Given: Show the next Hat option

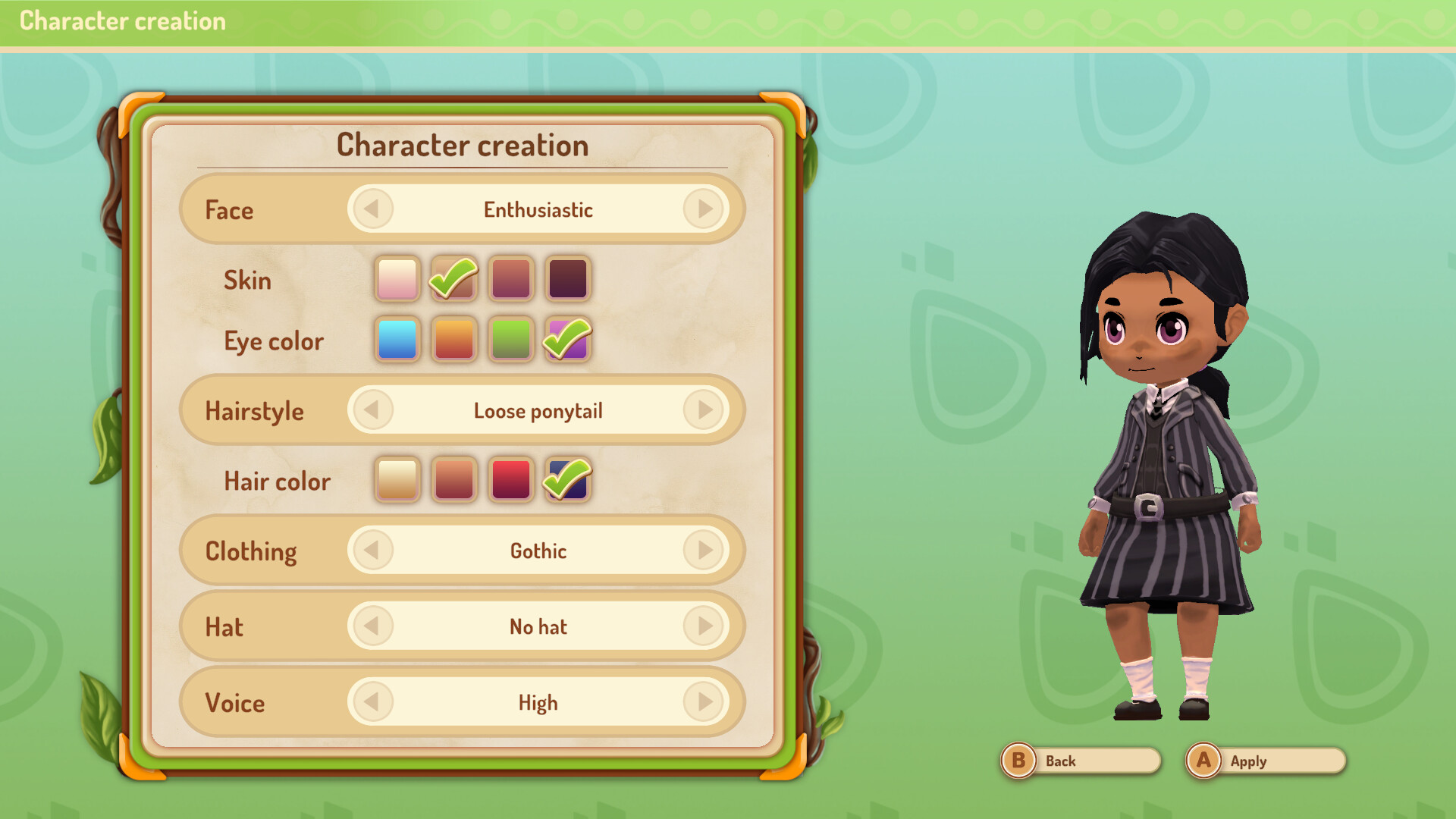Looking at the screenshot, I should (704, 626).
